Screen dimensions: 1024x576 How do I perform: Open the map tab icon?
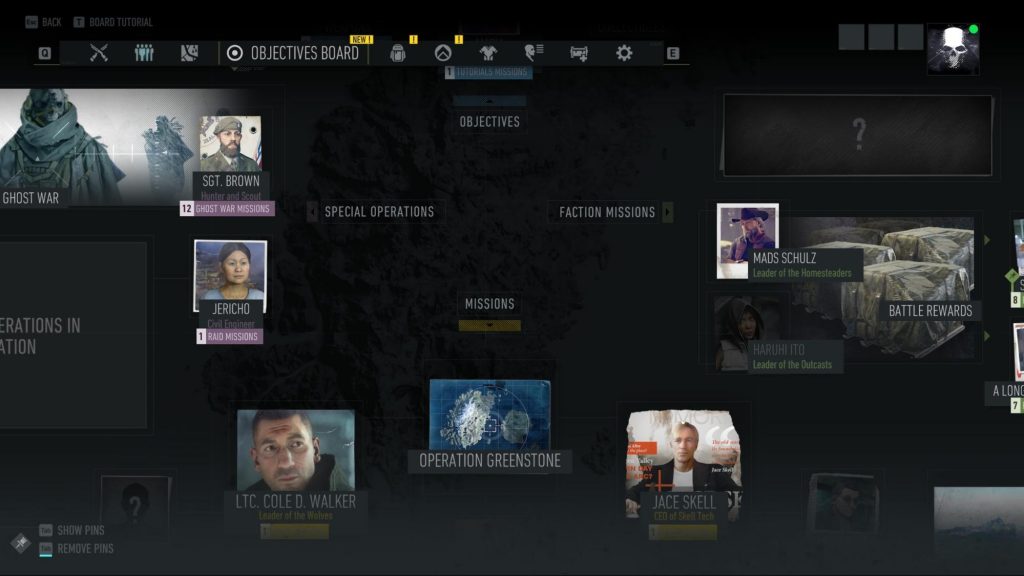(x=190, y=53)
